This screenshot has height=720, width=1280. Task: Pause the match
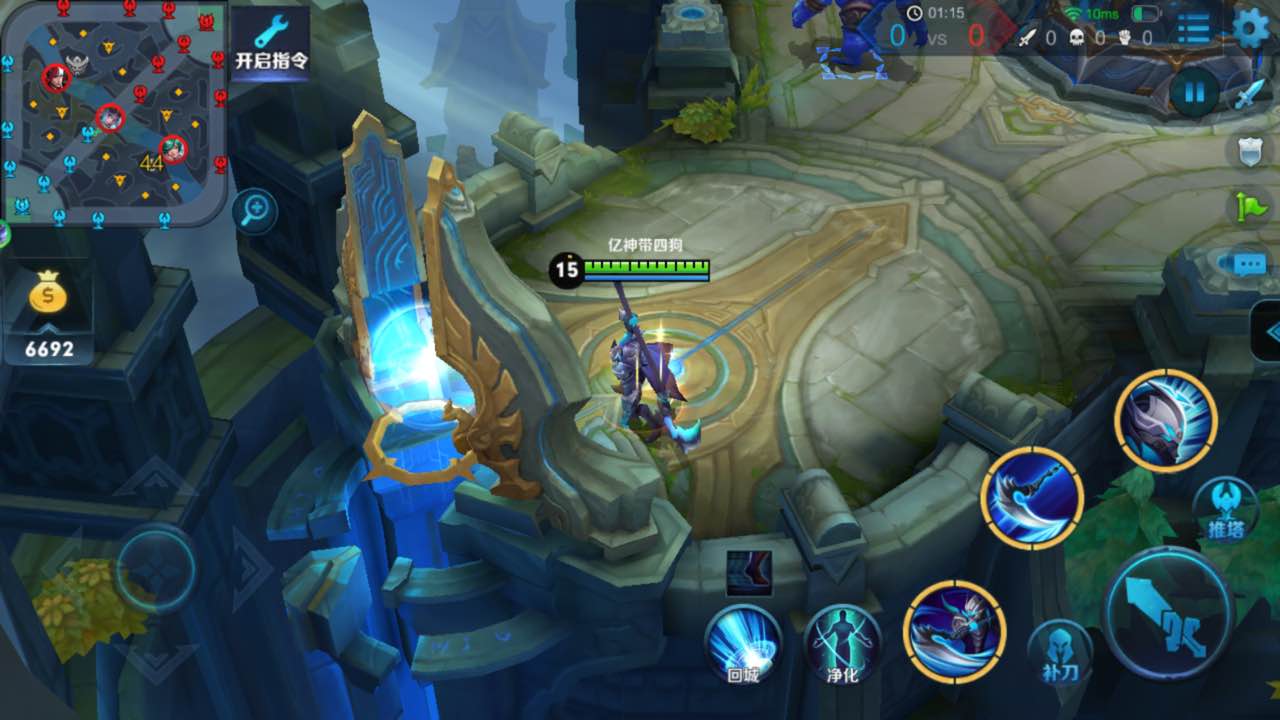[x=1194, y=94]
